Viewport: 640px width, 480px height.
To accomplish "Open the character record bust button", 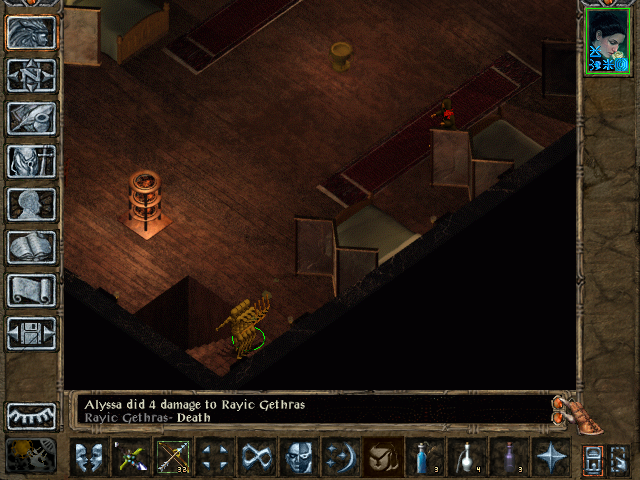I will pos(31,204).
